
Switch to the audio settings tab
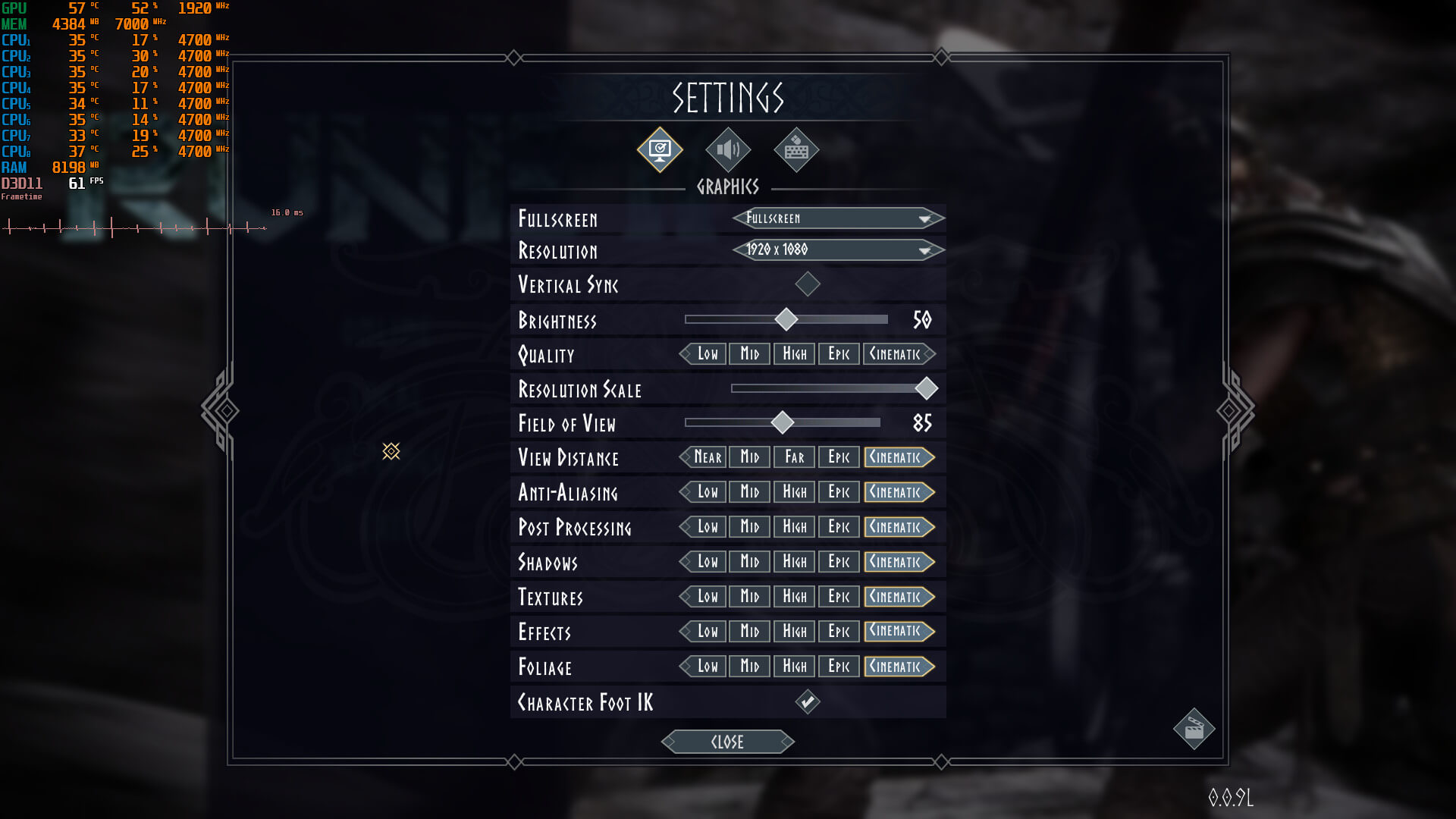(x=728, y=150)
